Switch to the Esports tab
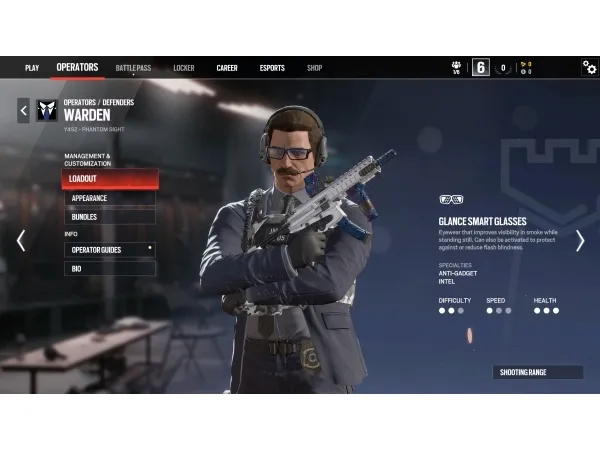This screenshot has height=450, width=600. [x=272, y=68]
